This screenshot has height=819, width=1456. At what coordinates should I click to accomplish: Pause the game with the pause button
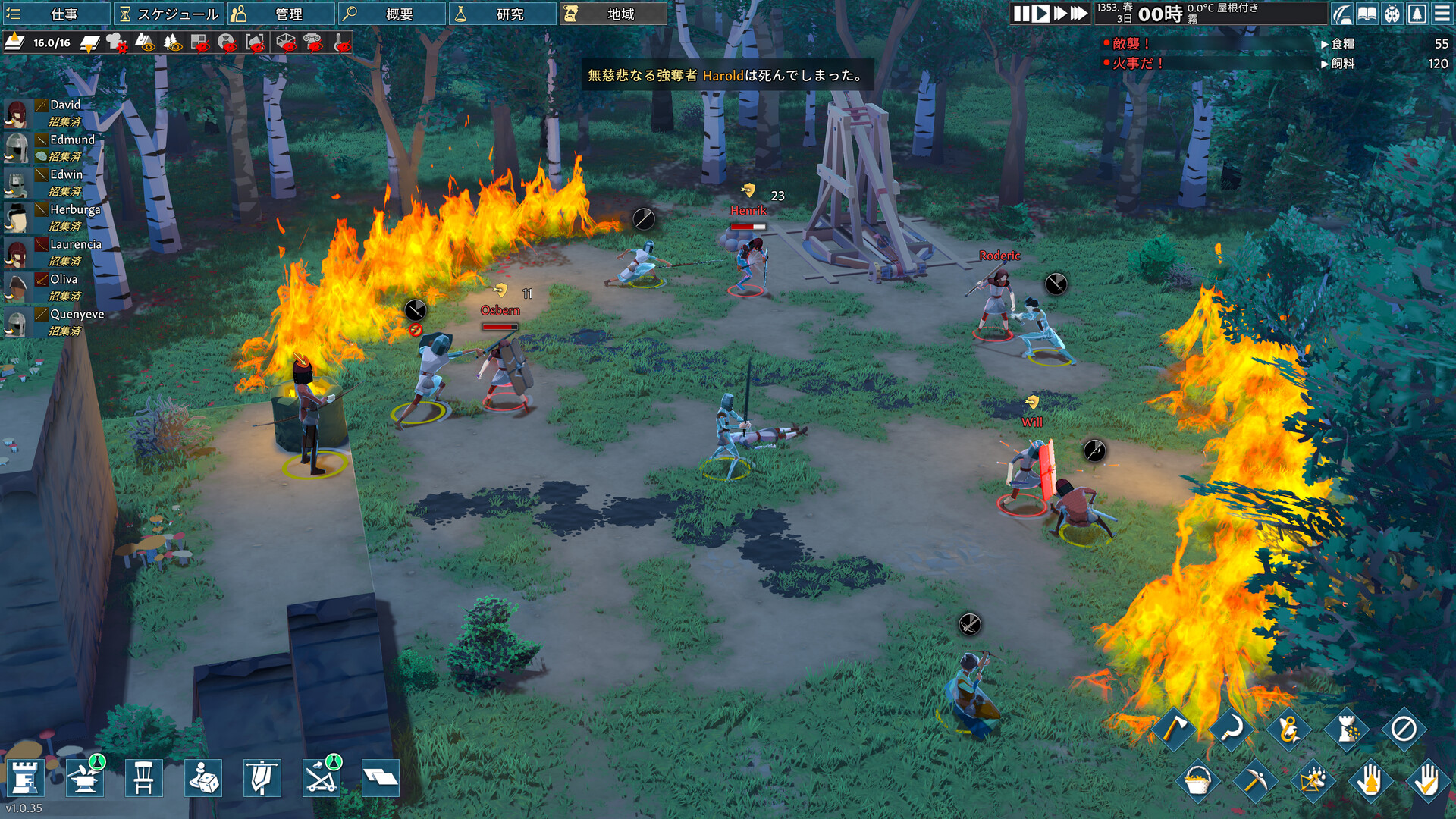(1021, 14)
